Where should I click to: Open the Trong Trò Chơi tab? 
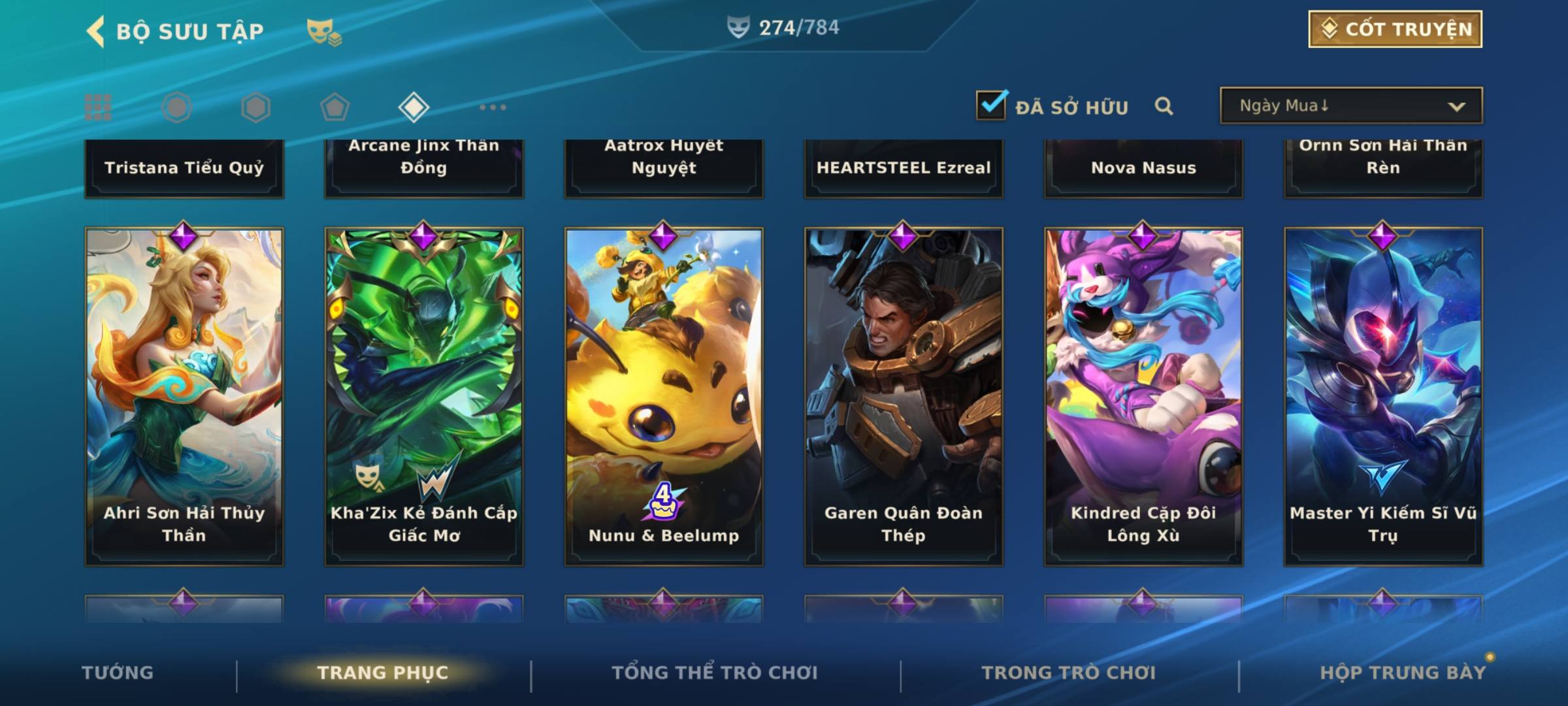pyautogui.click(x=1069, y=673)
